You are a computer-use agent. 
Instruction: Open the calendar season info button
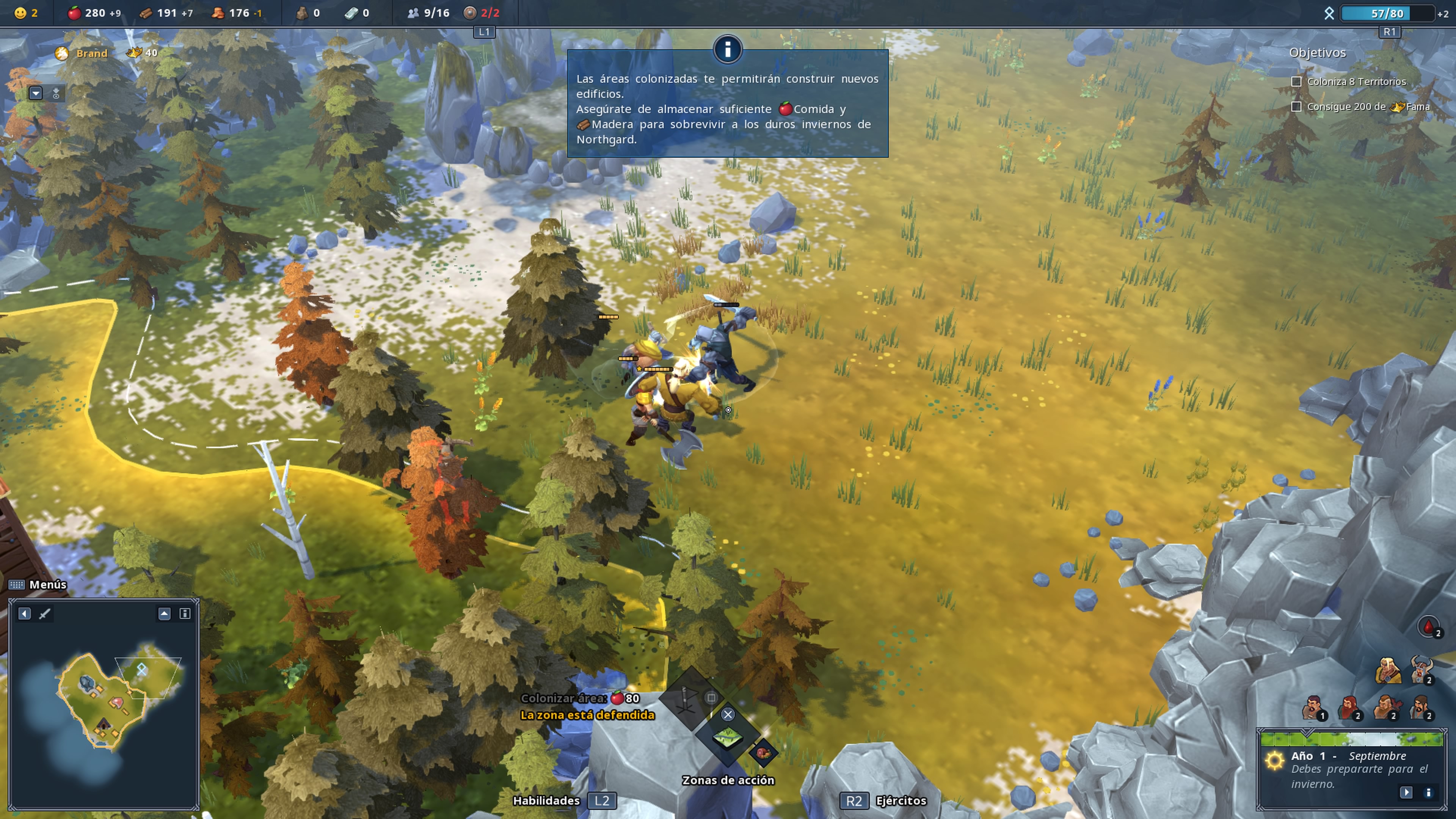click(1428, 792)
